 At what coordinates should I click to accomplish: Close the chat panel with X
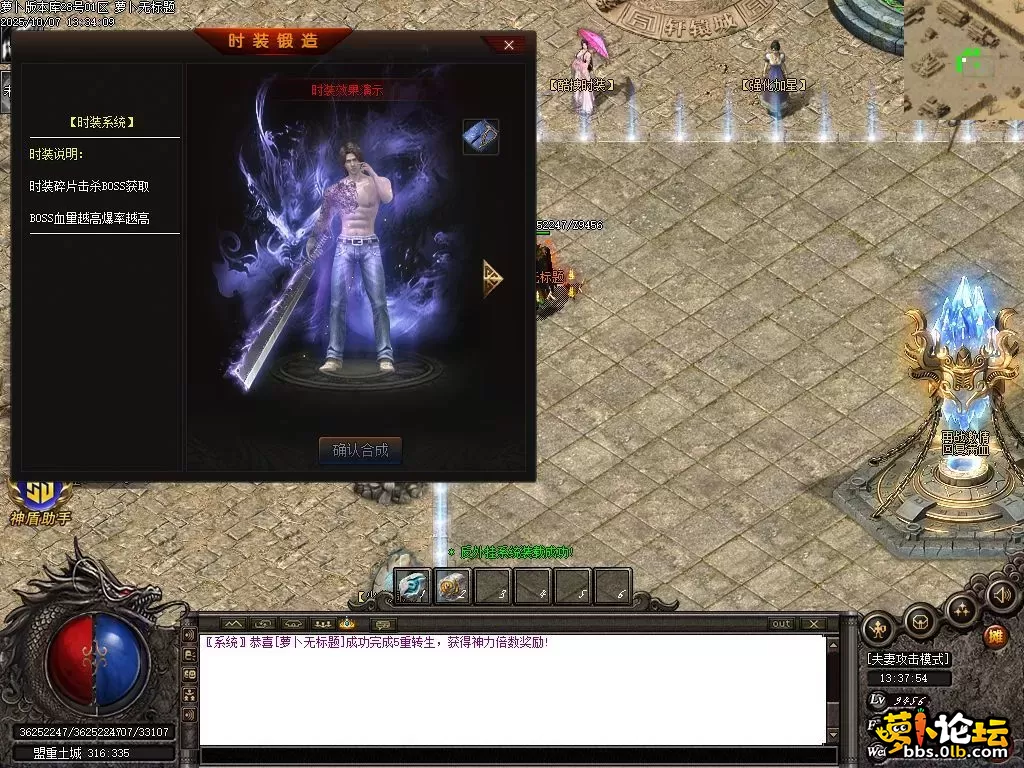point(813,624)
